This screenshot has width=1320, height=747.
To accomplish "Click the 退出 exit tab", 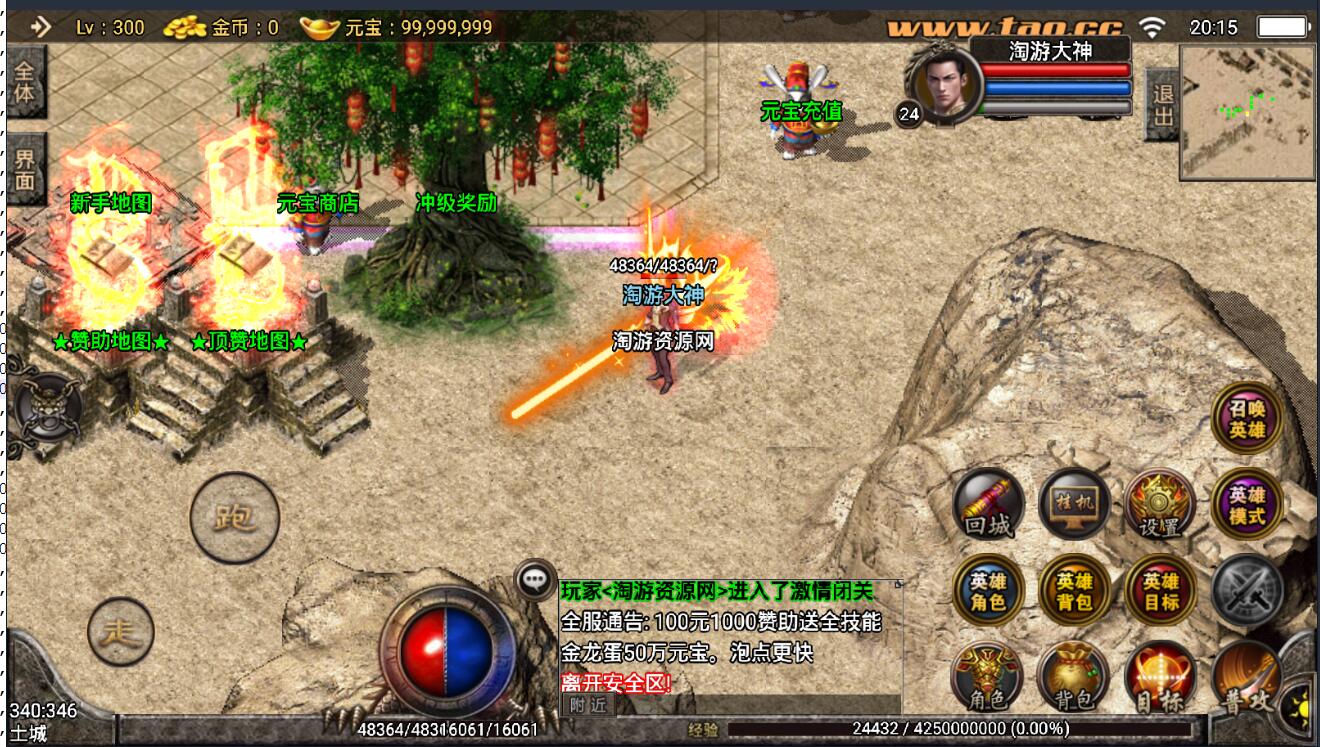I will coord(1162,105).
